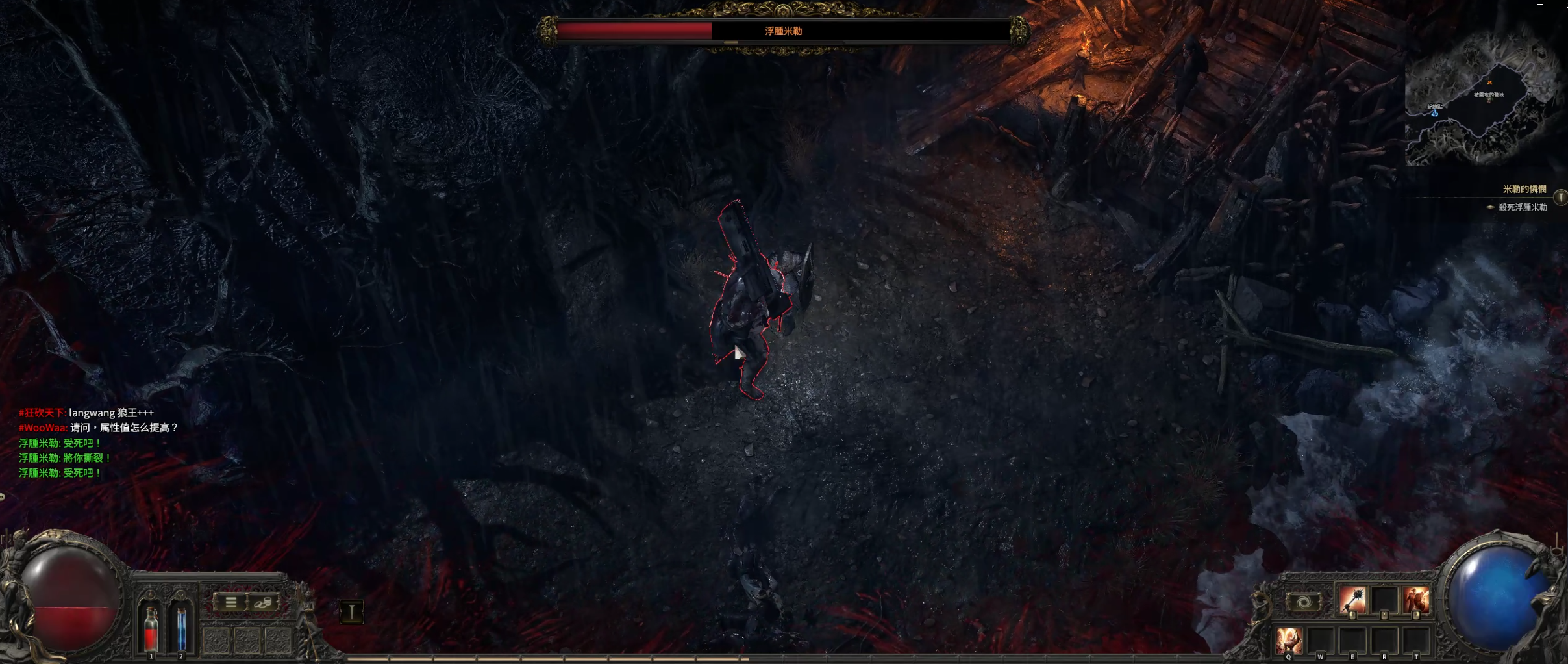The height and width of the screenshot is (664, 1568).
Task: Click the 狂砍天下 chat message line
Action: (86, 413)
